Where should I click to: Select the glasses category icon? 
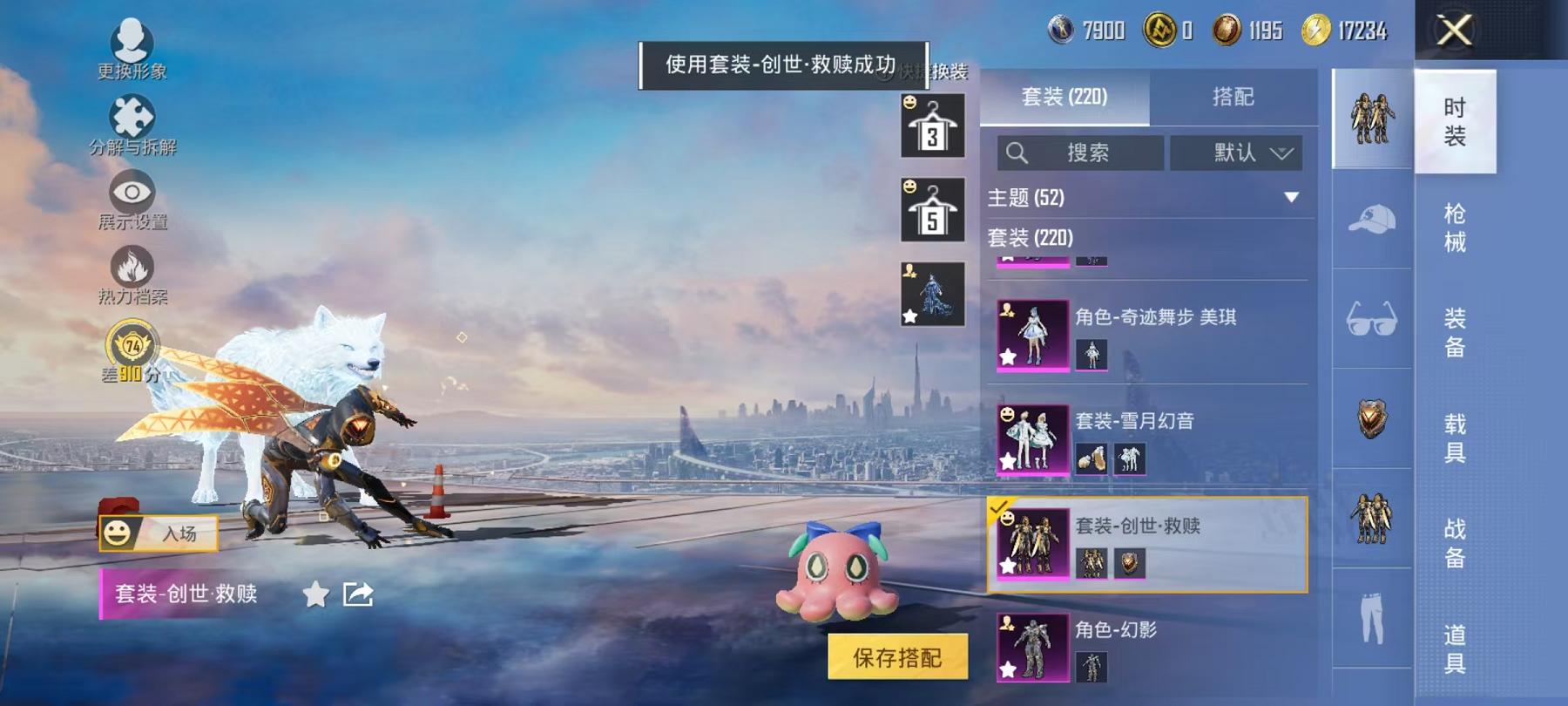point(1372,320)
